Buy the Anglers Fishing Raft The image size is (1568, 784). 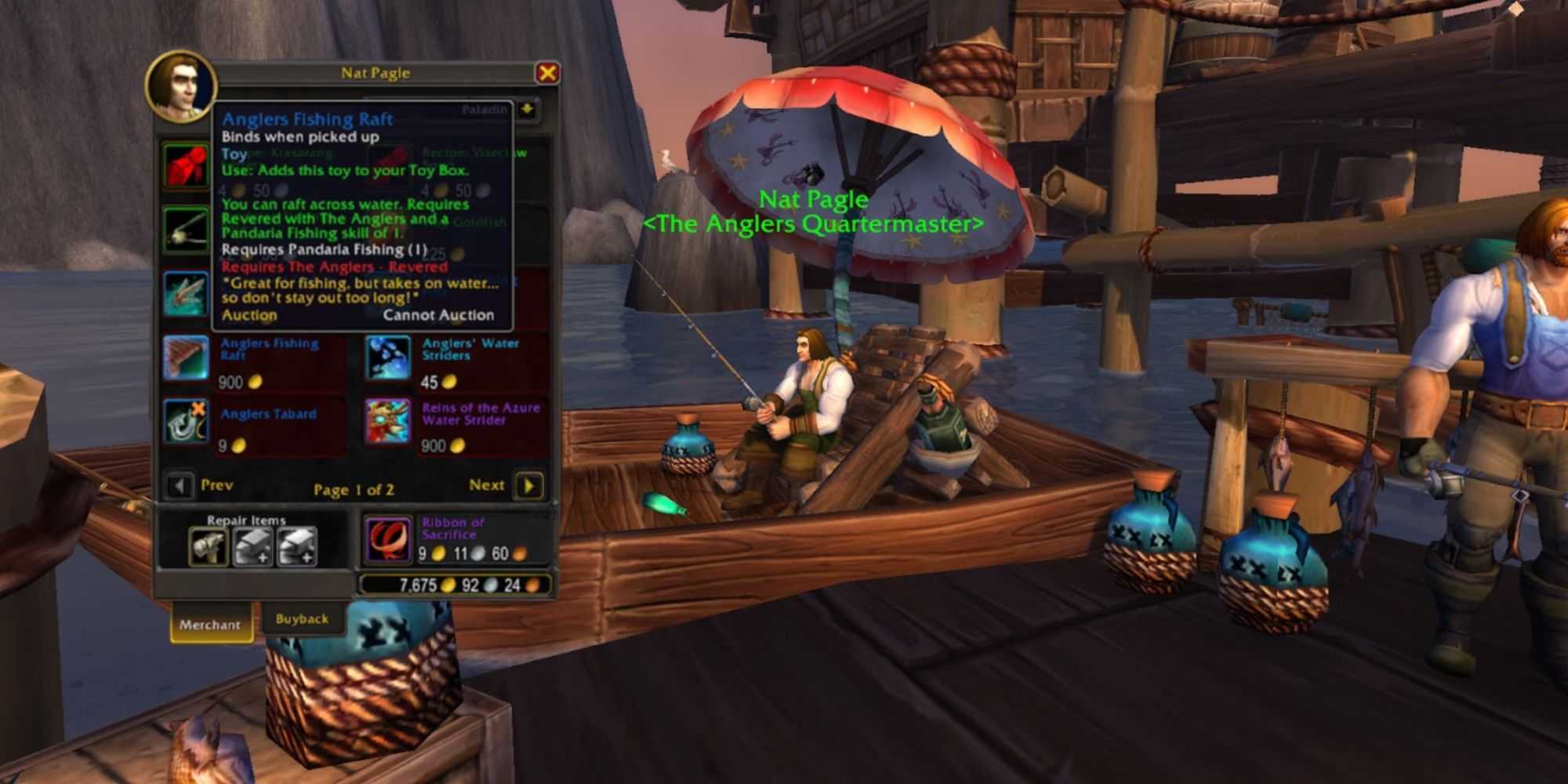[186, 358]
